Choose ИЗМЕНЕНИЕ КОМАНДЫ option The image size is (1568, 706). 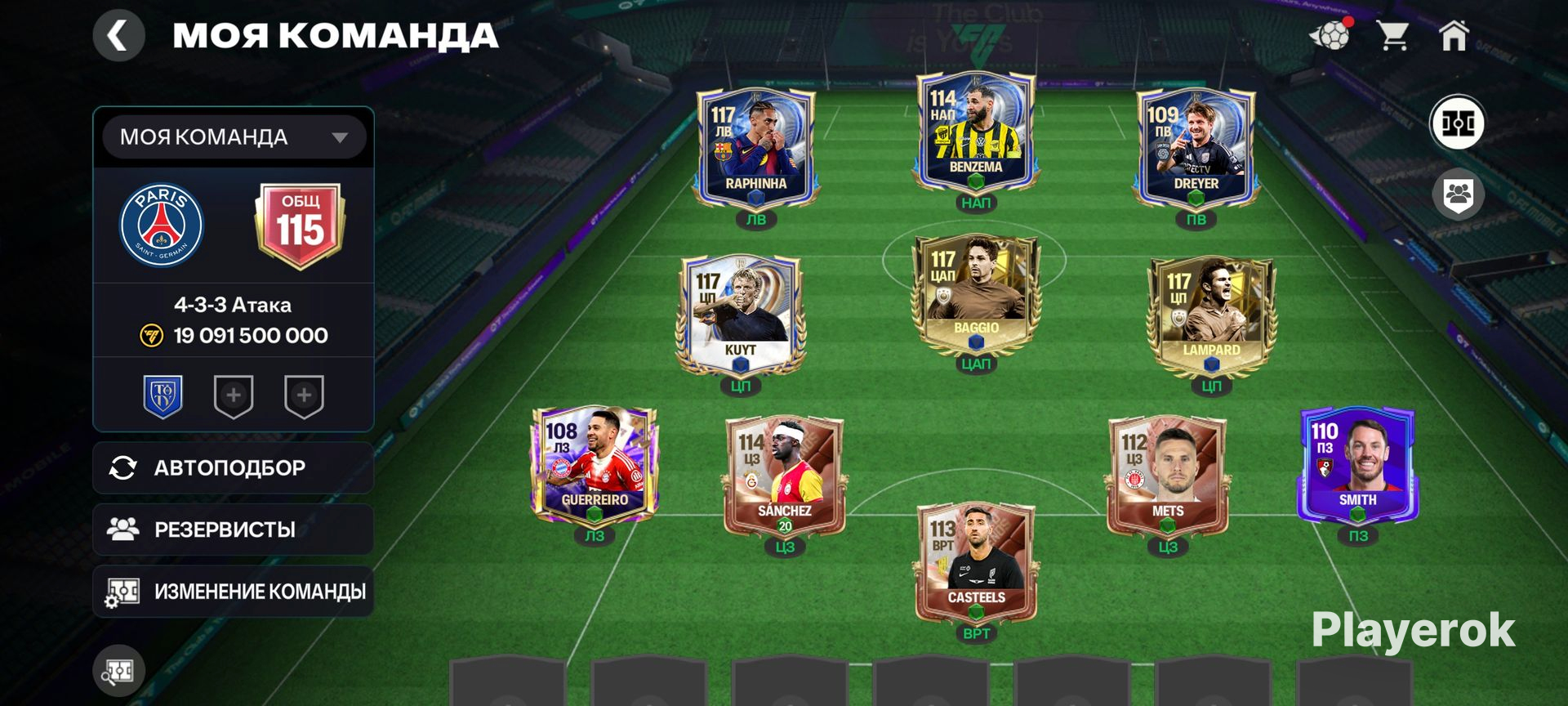click(x=234, y=592)
